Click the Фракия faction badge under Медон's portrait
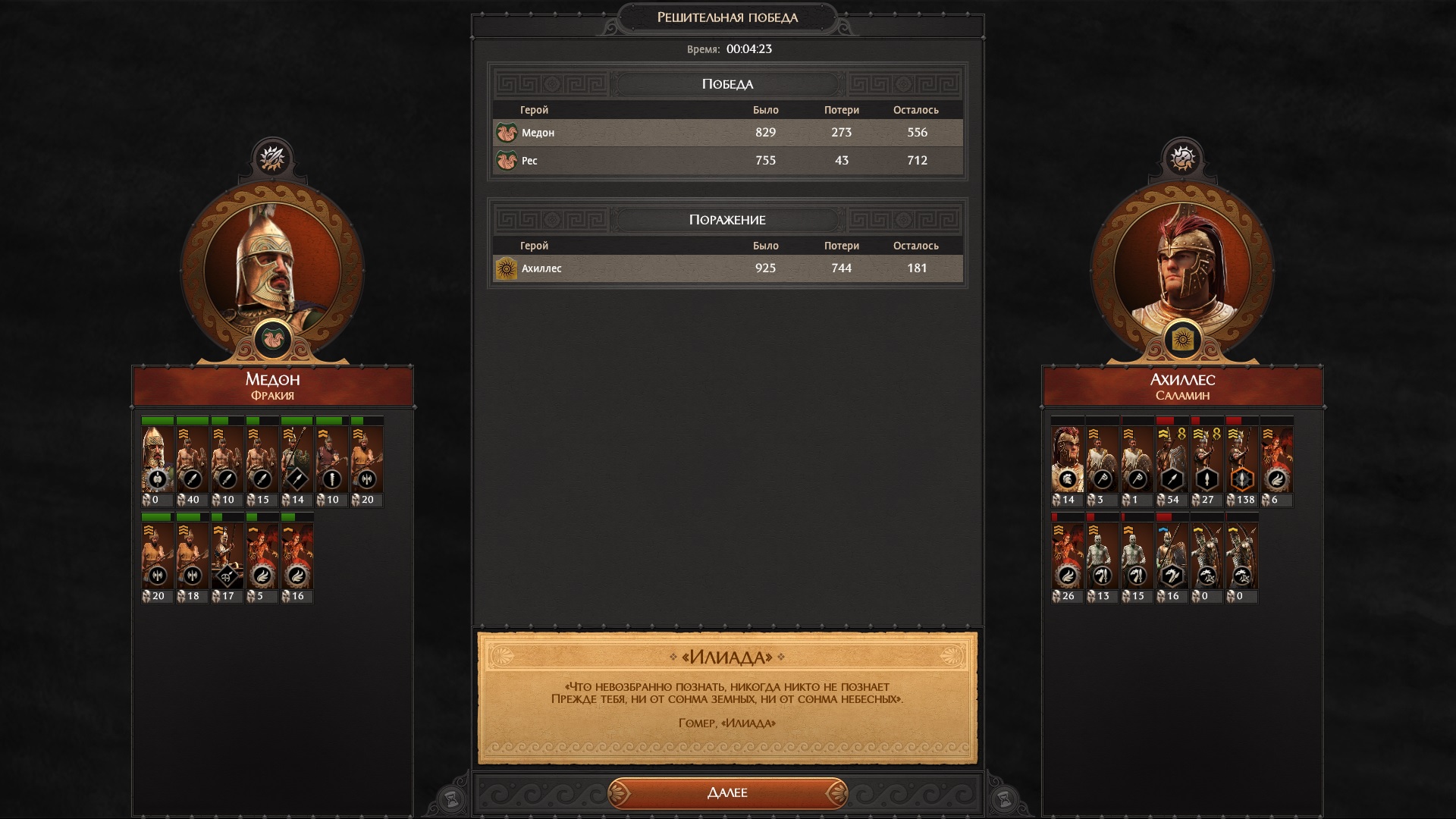Screen dimensions: 1456x819 [272, 339]
